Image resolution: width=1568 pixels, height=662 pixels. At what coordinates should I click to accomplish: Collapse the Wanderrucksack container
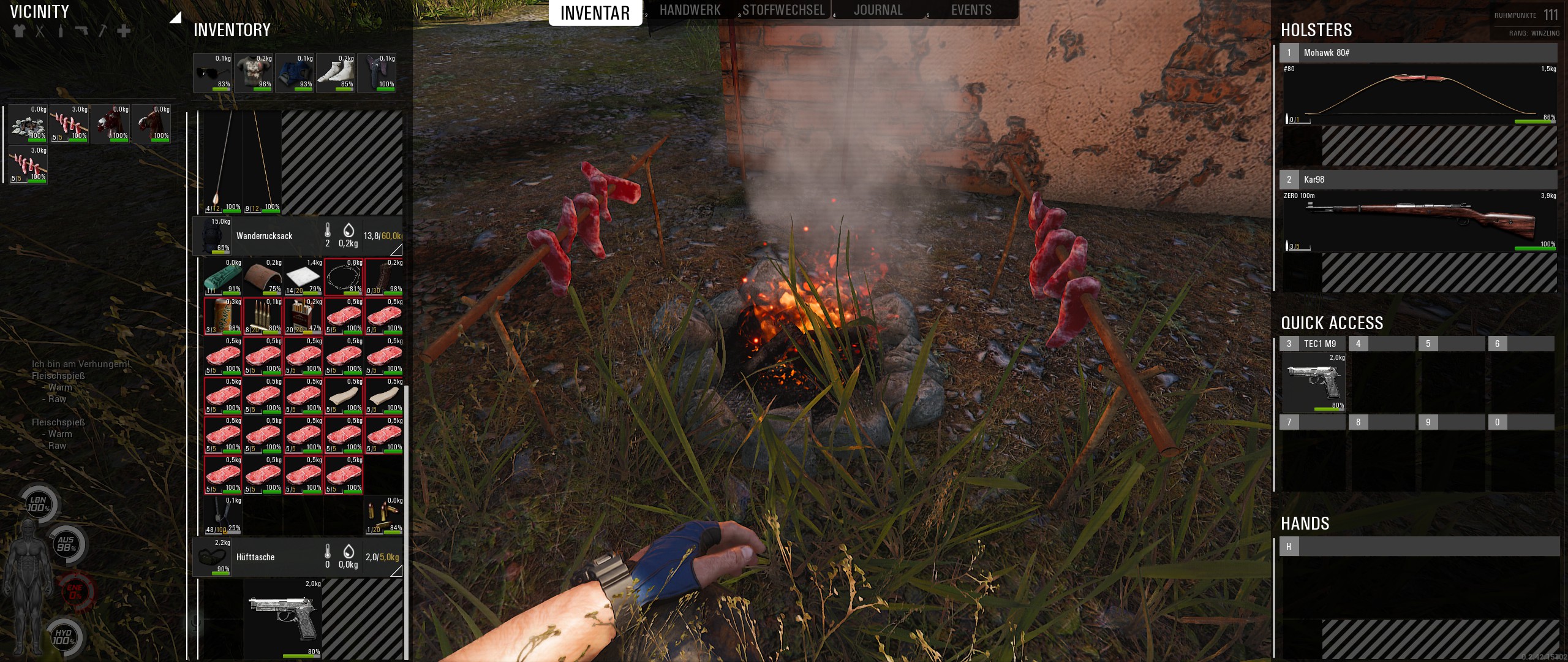coord(396,249)
